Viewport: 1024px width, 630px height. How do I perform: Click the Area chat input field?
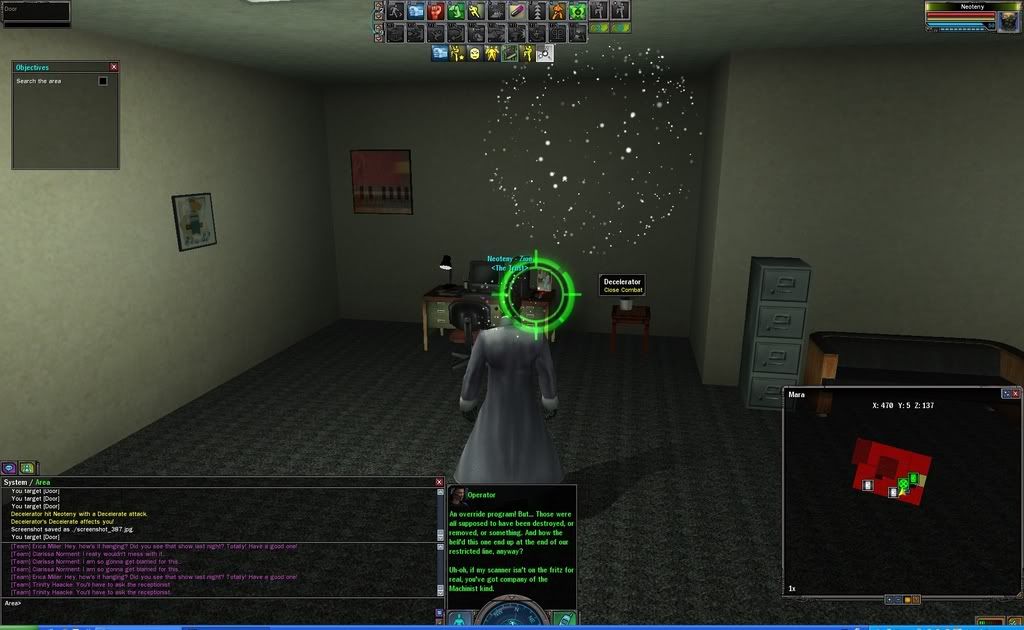point(220,603)
